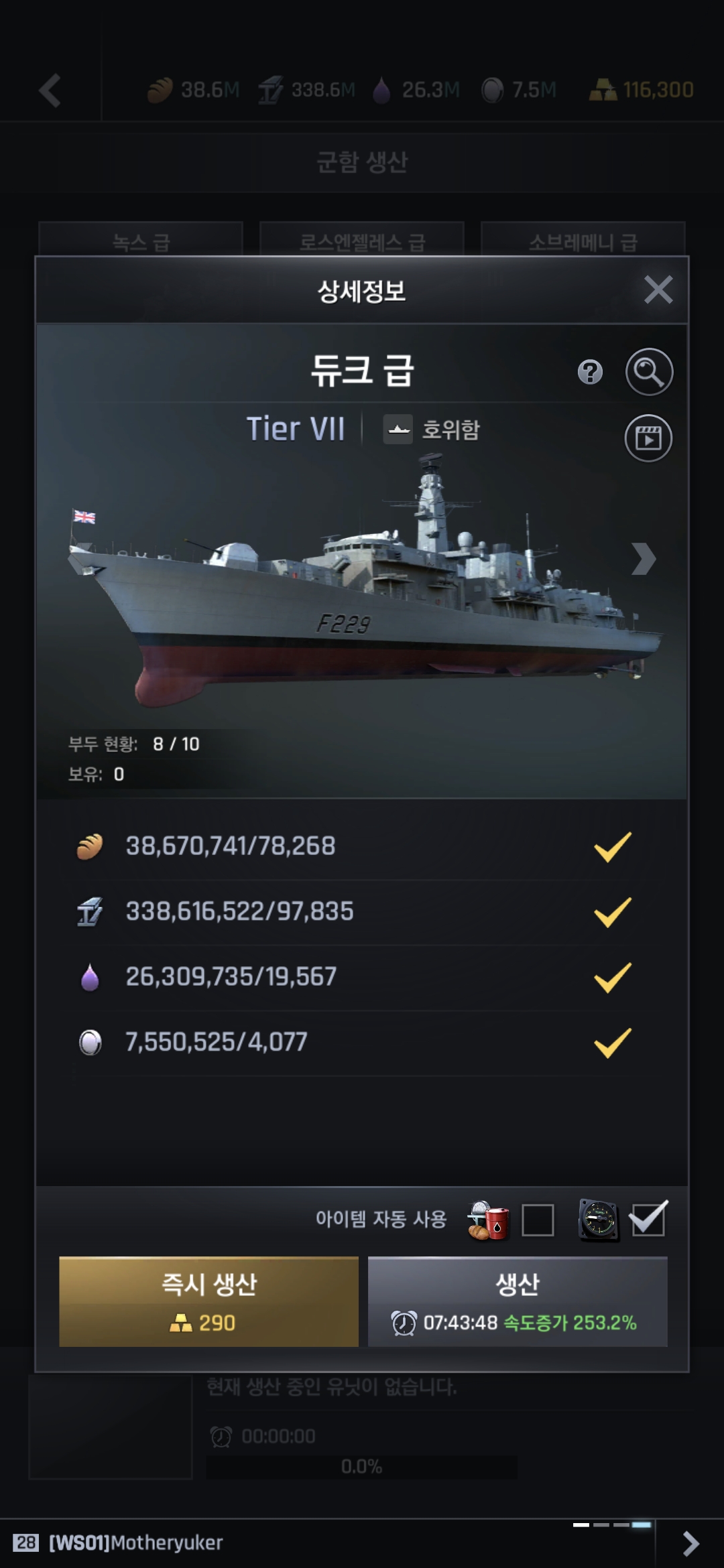Expand the chat bar arrow at bottom
This screenshot has width=724, height=1568.
(x=690, y=1543)
